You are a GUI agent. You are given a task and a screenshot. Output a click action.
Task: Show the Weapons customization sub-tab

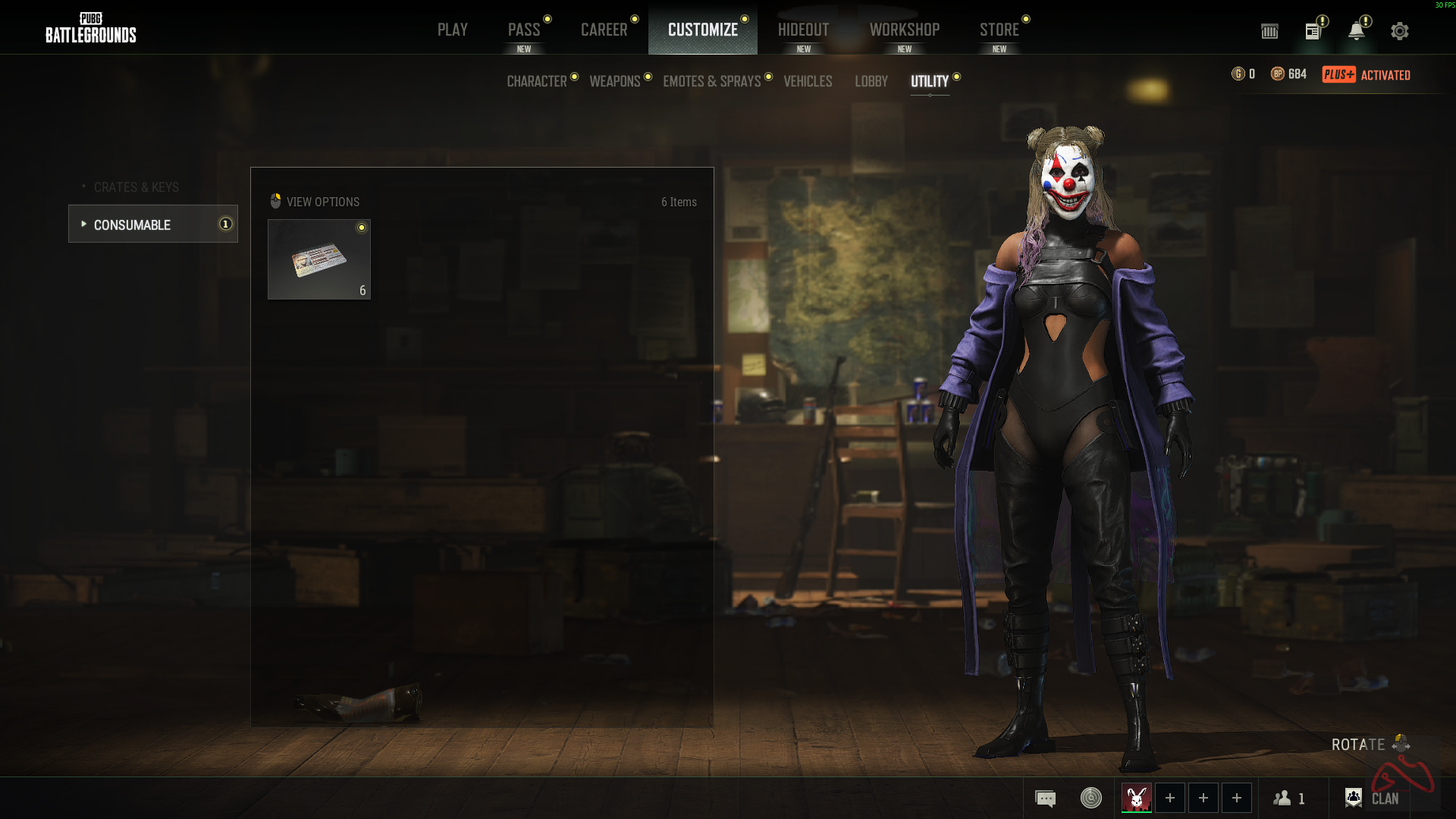tap(615, 81)
